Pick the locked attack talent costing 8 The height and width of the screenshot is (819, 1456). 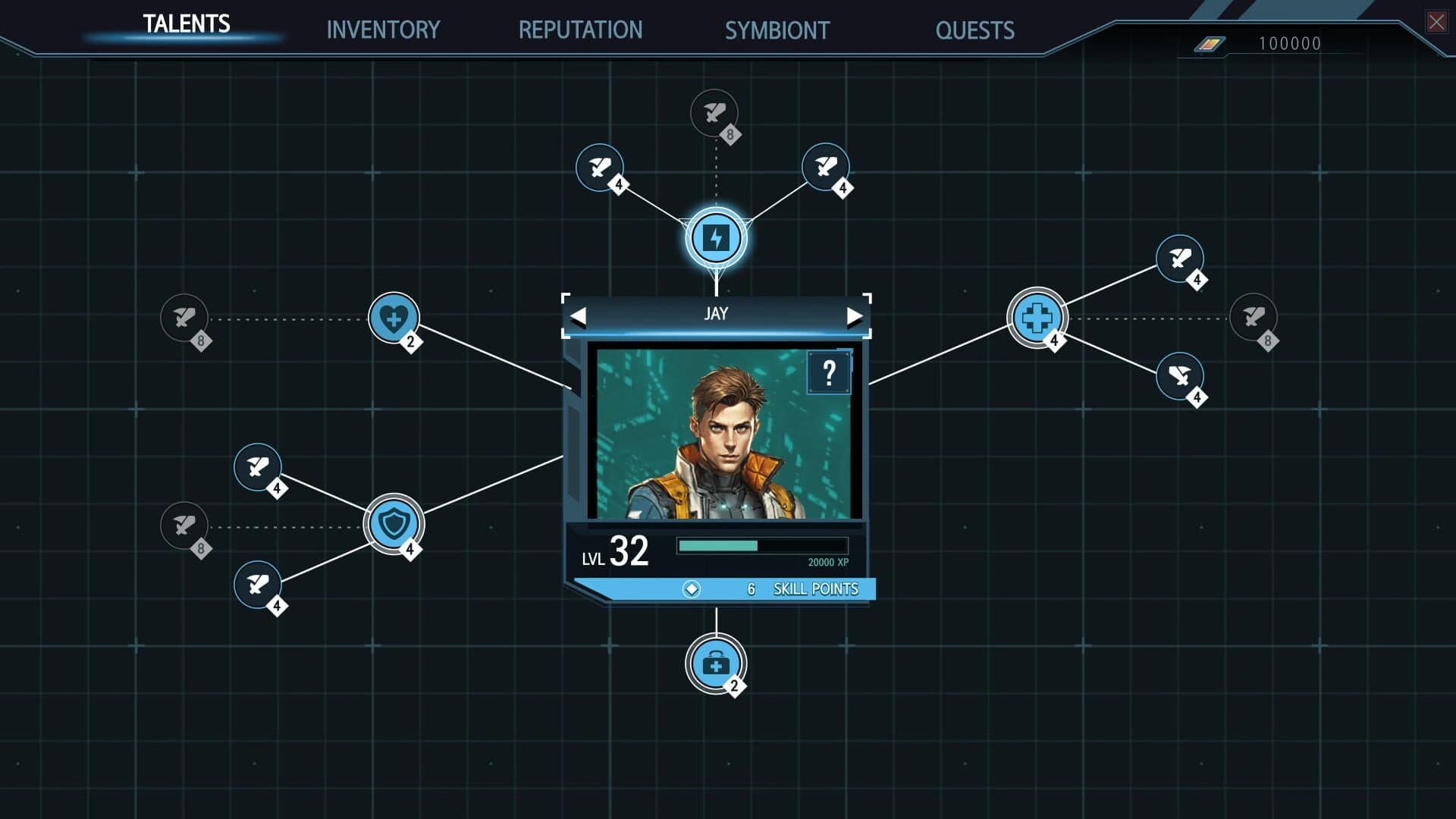pyautogui.click(x=714, y=114)
